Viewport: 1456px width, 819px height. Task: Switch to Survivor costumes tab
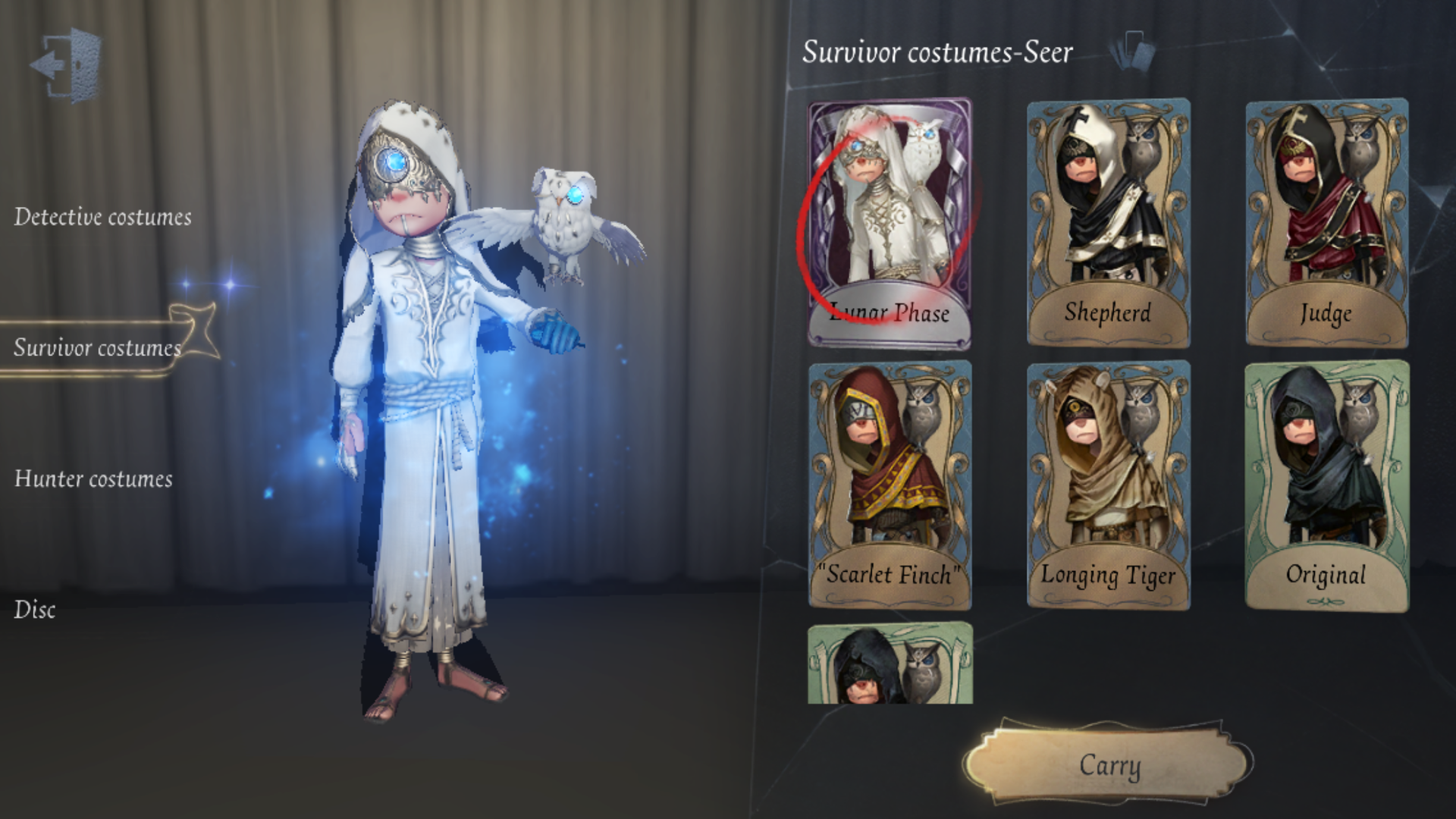click(98, 348)
